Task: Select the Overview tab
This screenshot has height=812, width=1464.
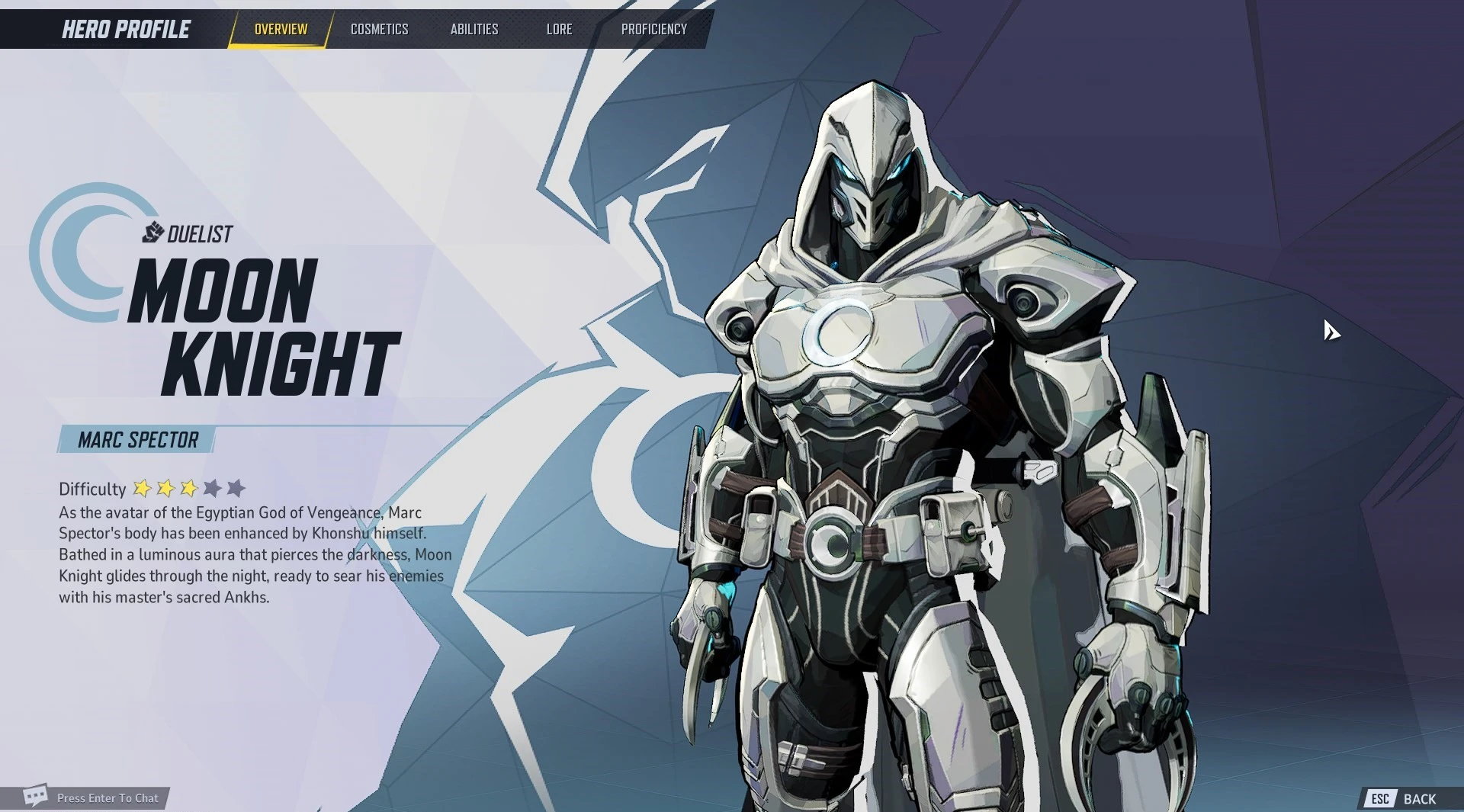Action: click(281, 29)
